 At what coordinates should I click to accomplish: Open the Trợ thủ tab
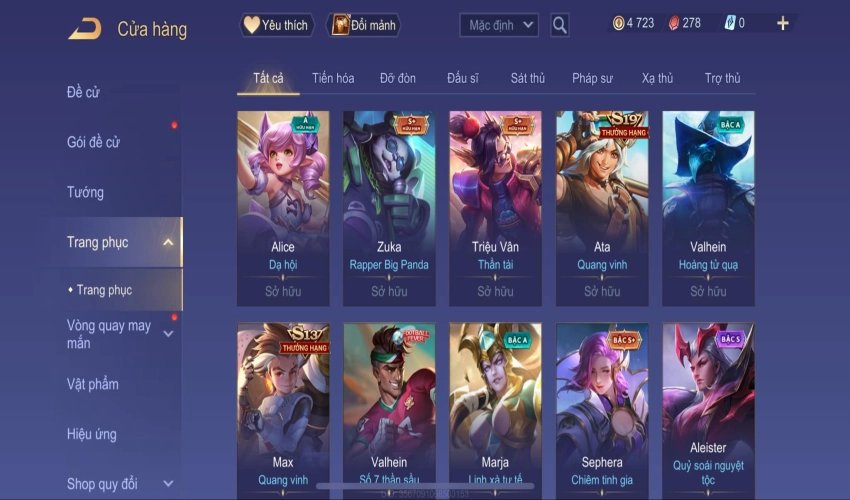(722, 78)
